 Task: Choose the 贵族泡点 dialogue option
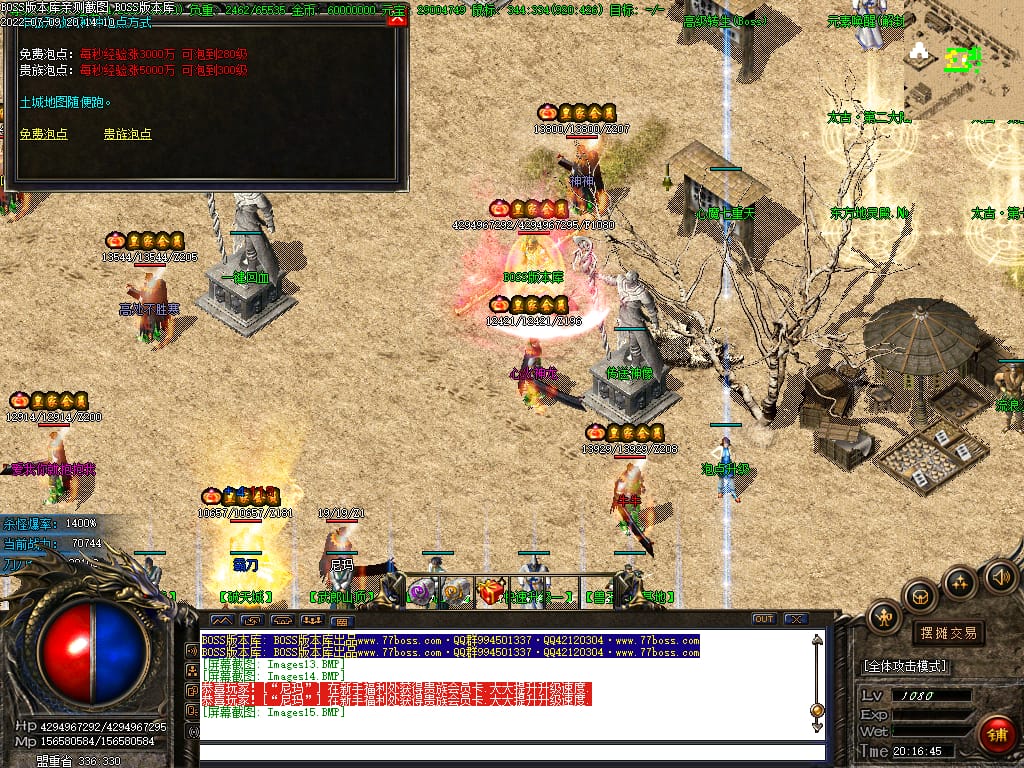(128, 134)
